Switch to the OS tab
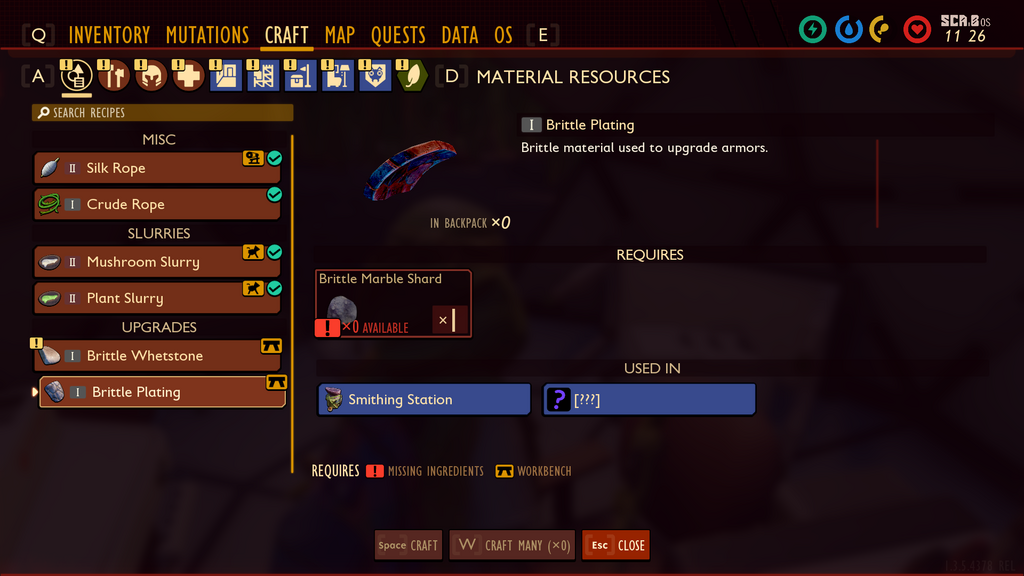The height and width of the screenshot is (576, 1024). click(503, 35)
